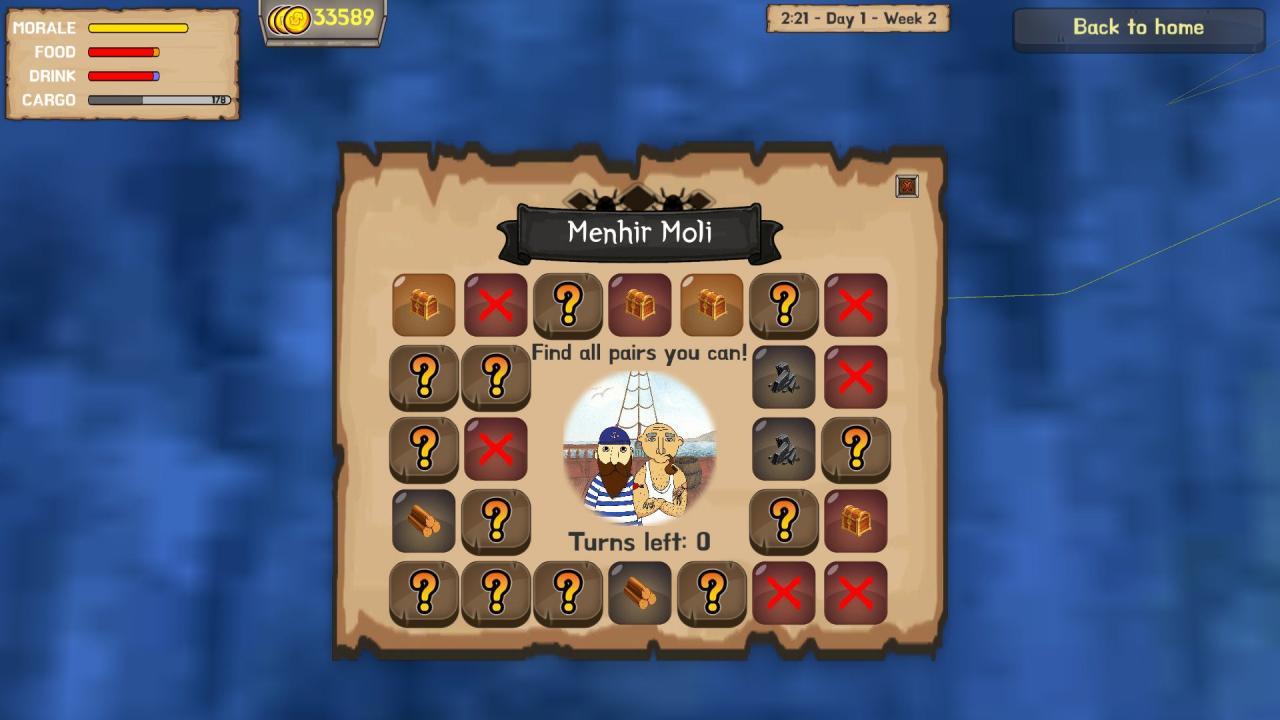Flip the second rope tile on the right side
This screenshot has height=720, width=1280.
tap(784, 448)
